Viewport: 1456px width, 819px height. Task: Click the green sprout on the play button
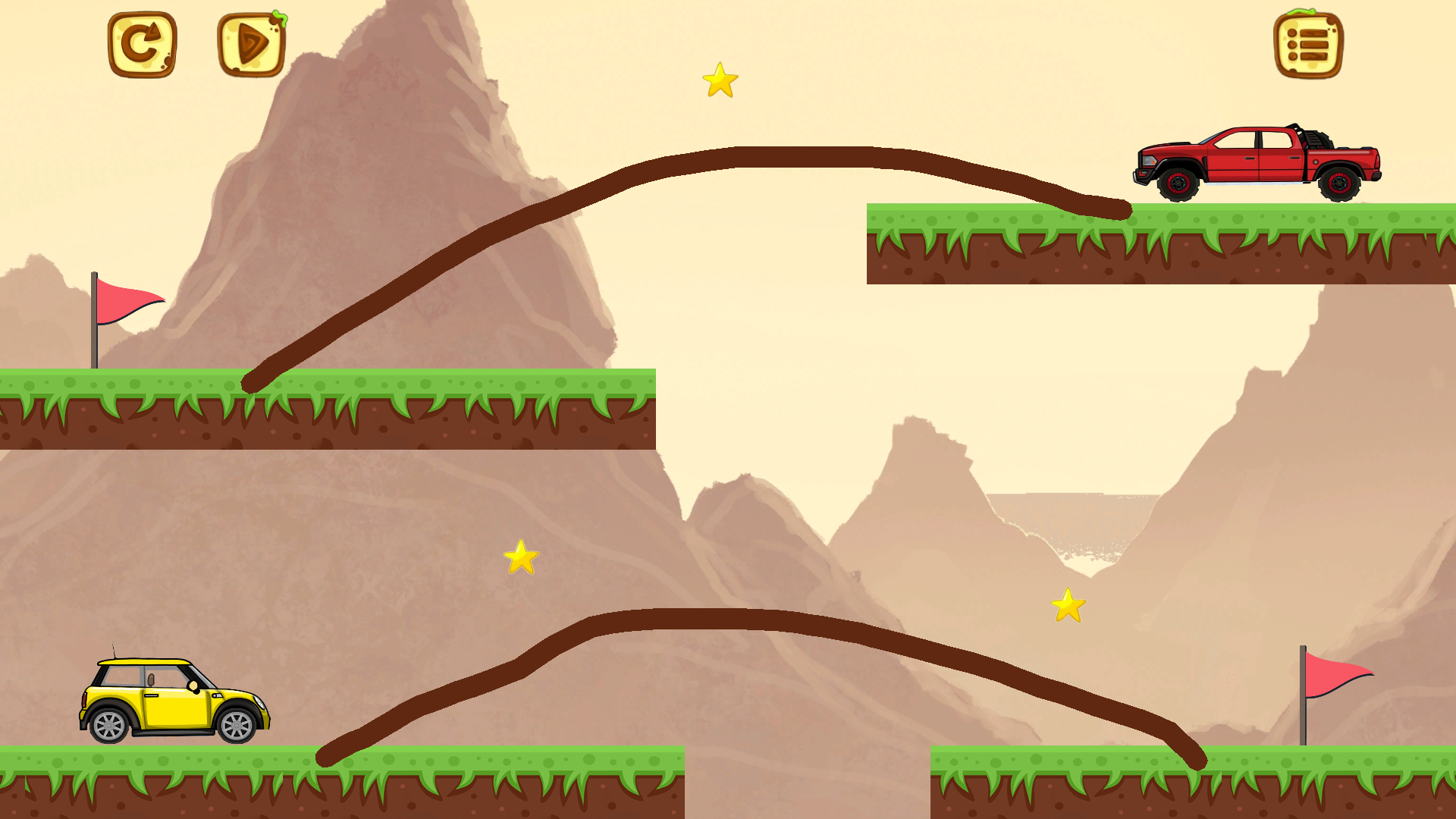pos(279,19)
